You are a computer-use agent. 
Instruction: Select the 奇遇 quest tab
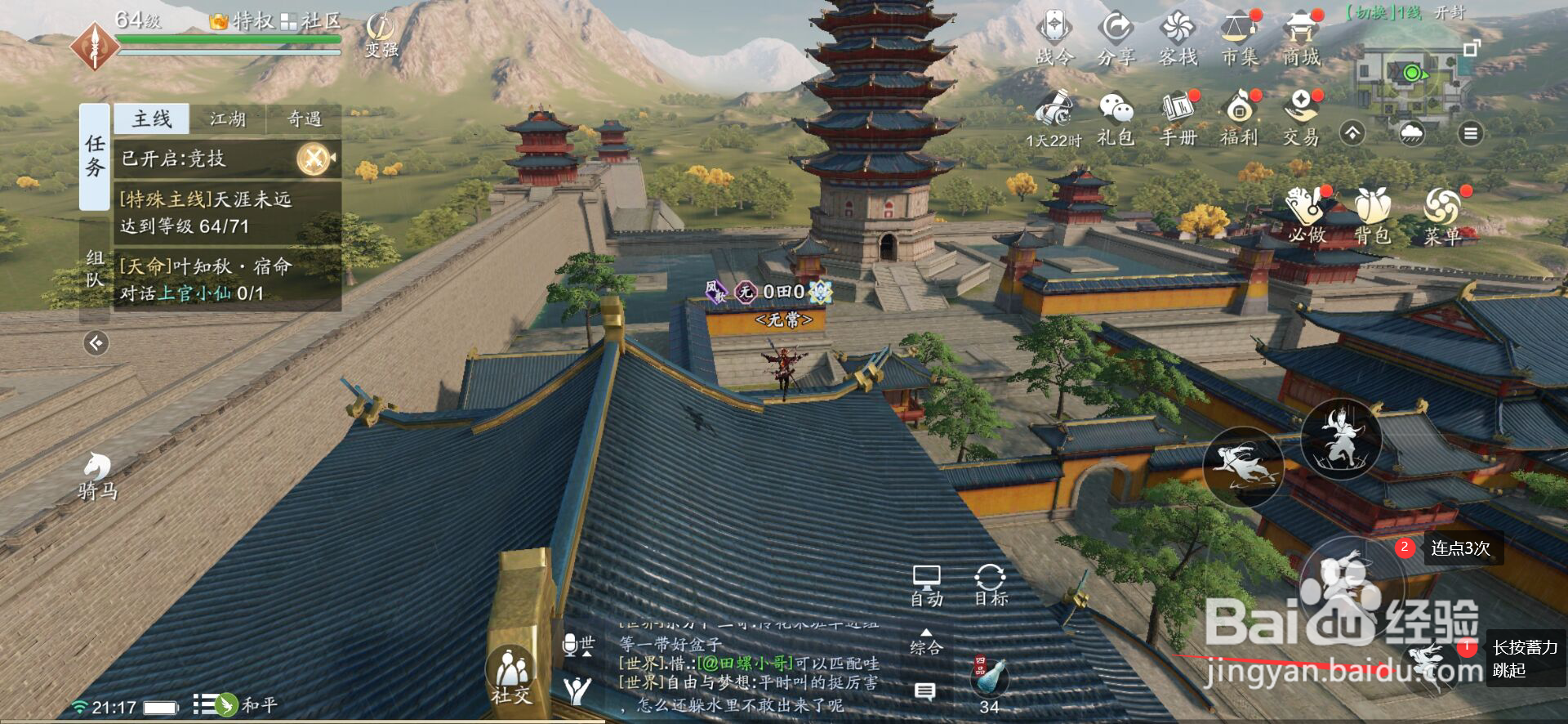coord(304,119)
